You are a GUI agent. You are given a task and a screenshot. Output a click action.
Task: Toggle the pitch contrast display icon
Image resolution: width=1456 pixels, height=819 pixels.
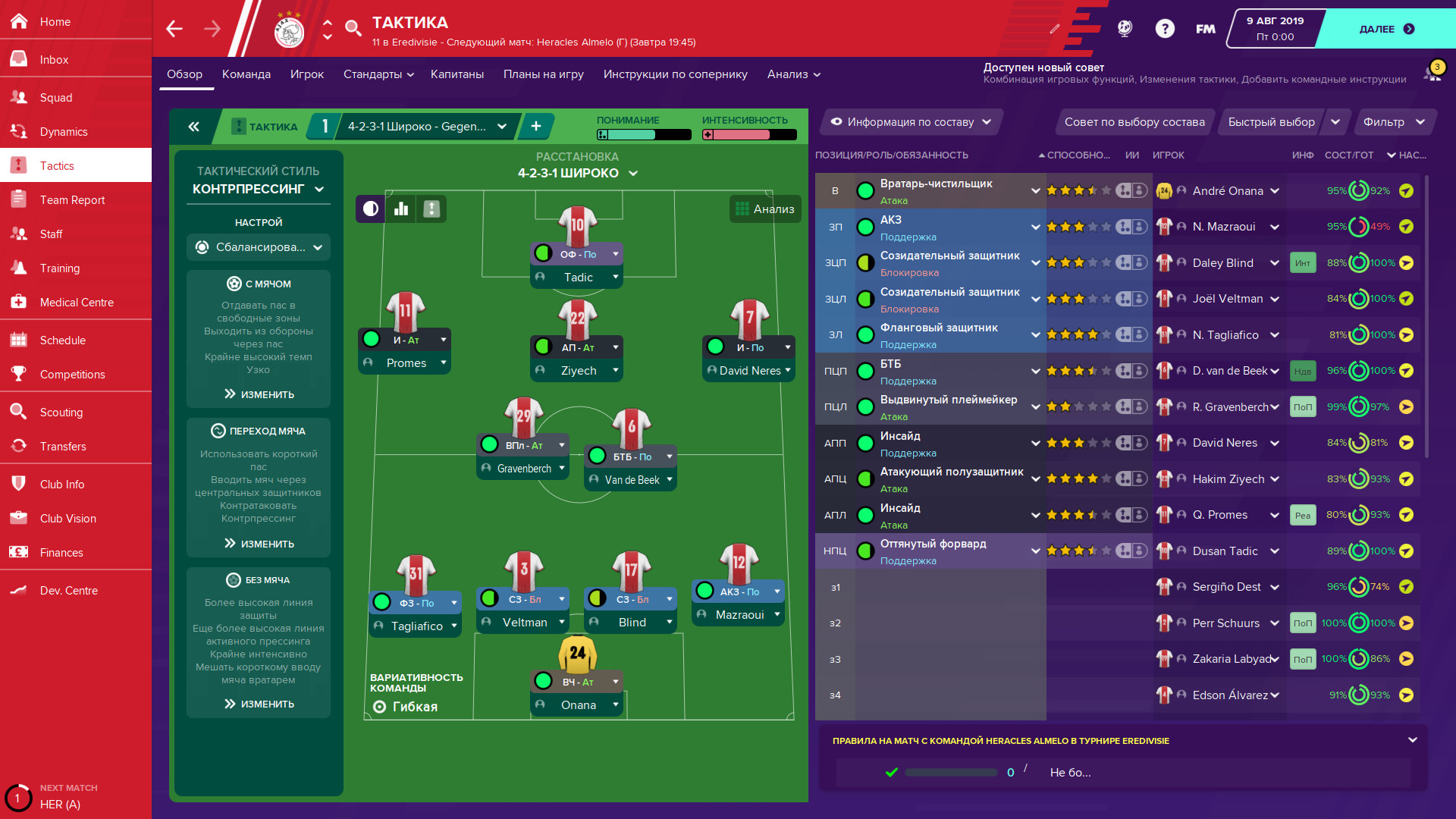coord(369,209)
